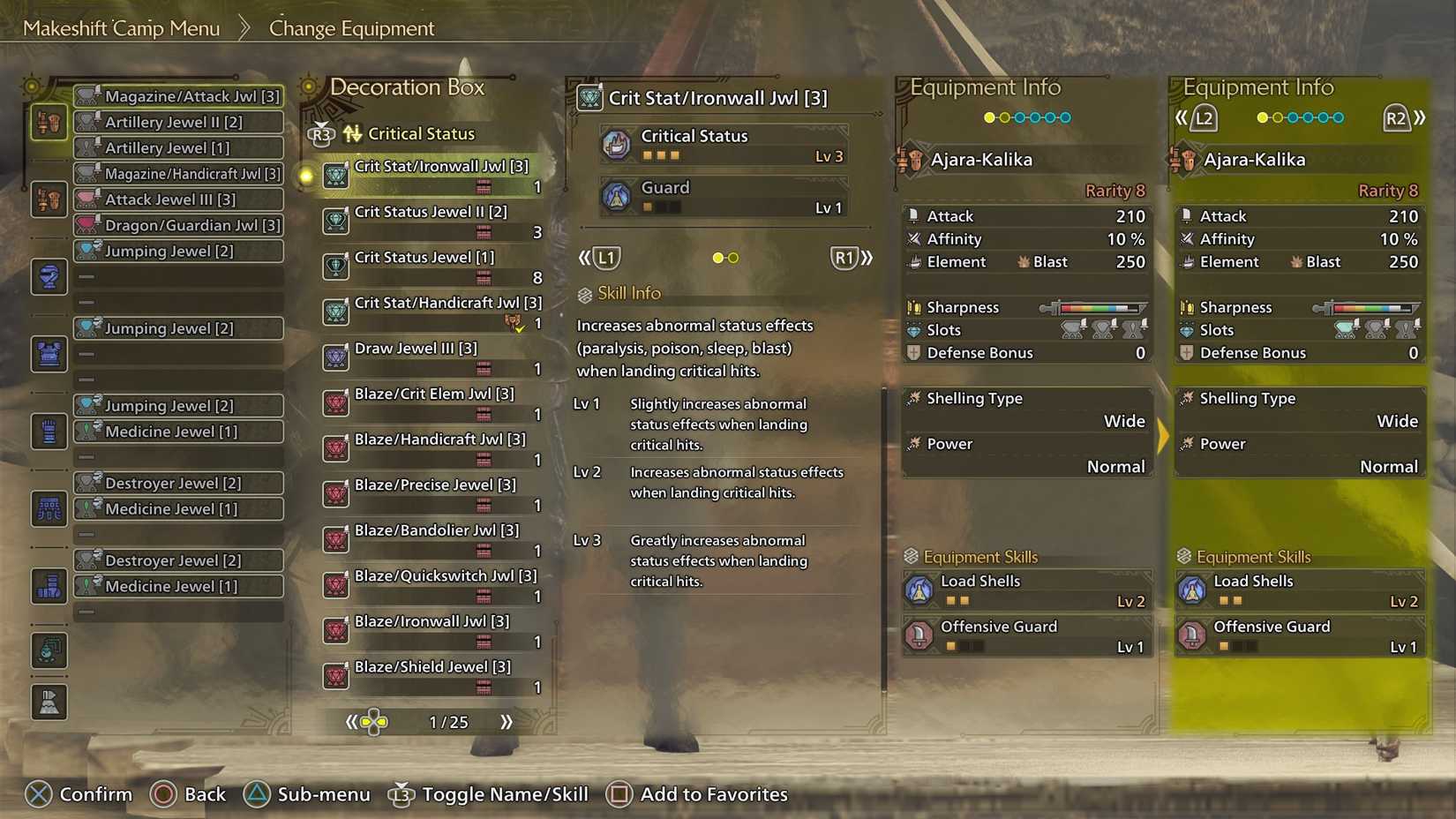Select the waist armor slot icon
This screenshot has width=1456, height=819.
[x=49, y=509]
